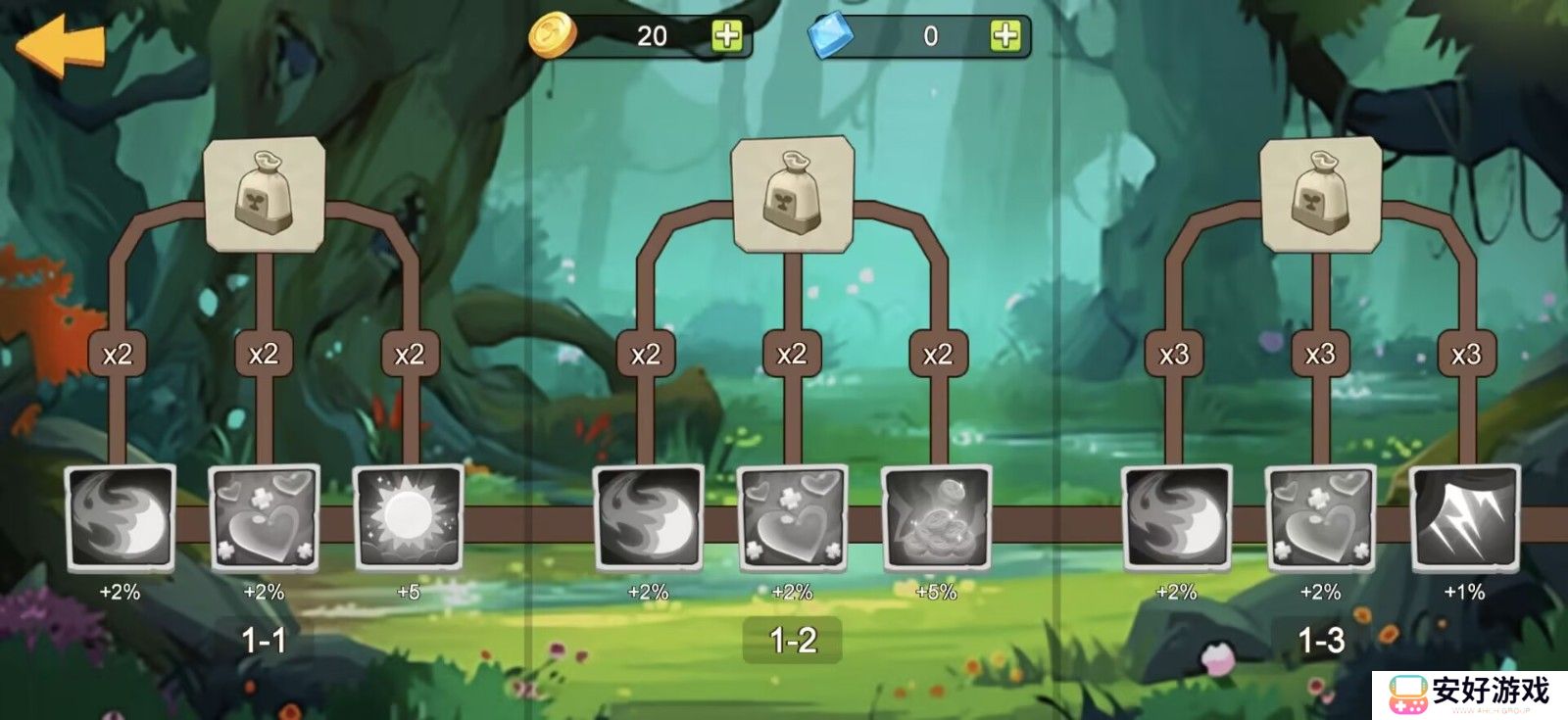Select the fireball upgrade in stage 1-1

point(120,517)
